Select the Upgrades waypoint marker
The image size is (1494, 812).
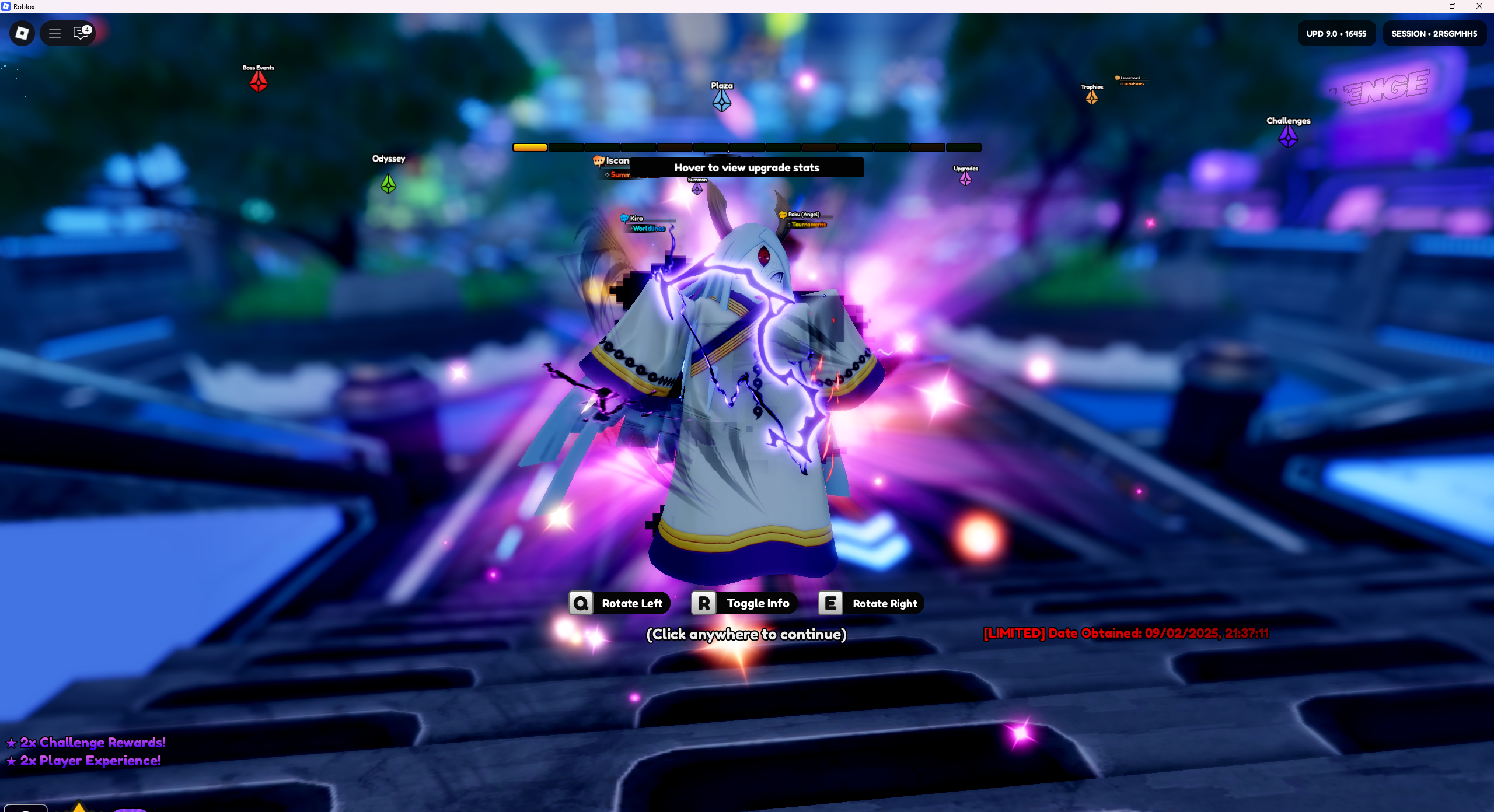tap(966, 178)
